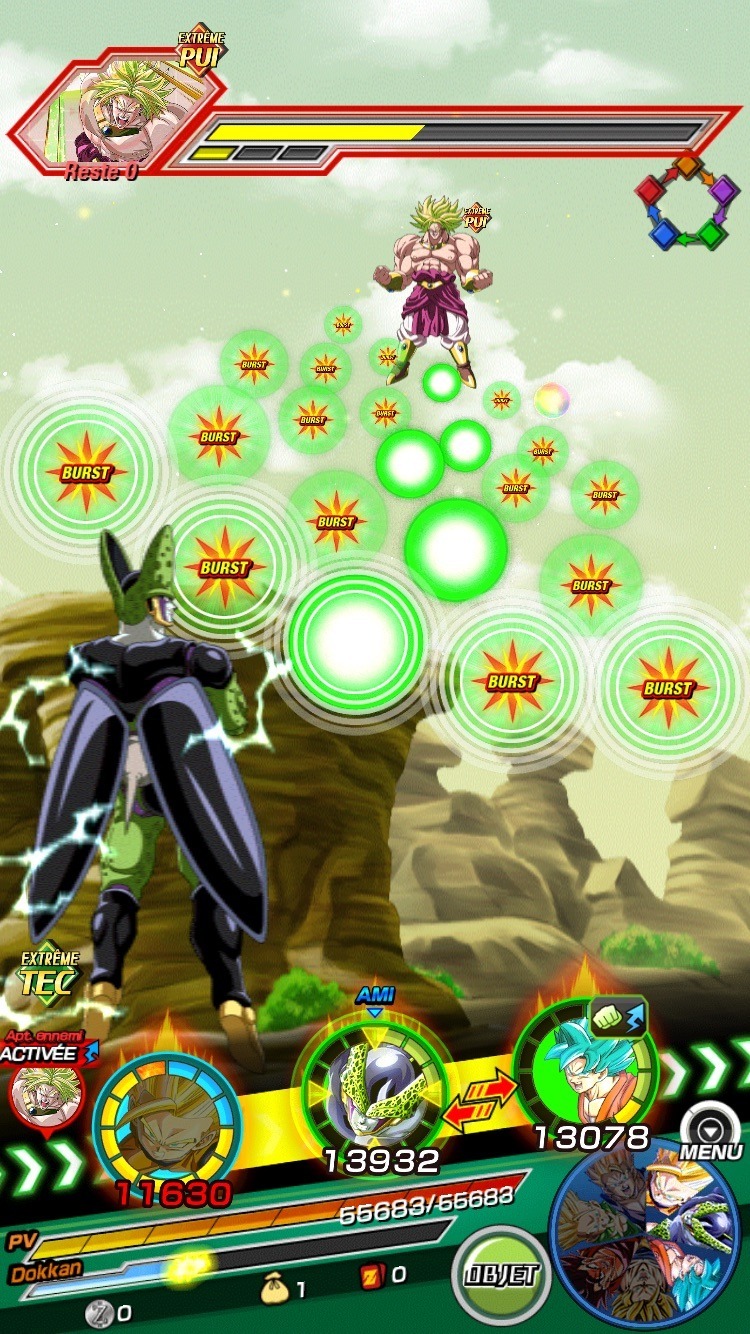
Task: Show the colored type advantage wheel
Action: coord(686,200)
